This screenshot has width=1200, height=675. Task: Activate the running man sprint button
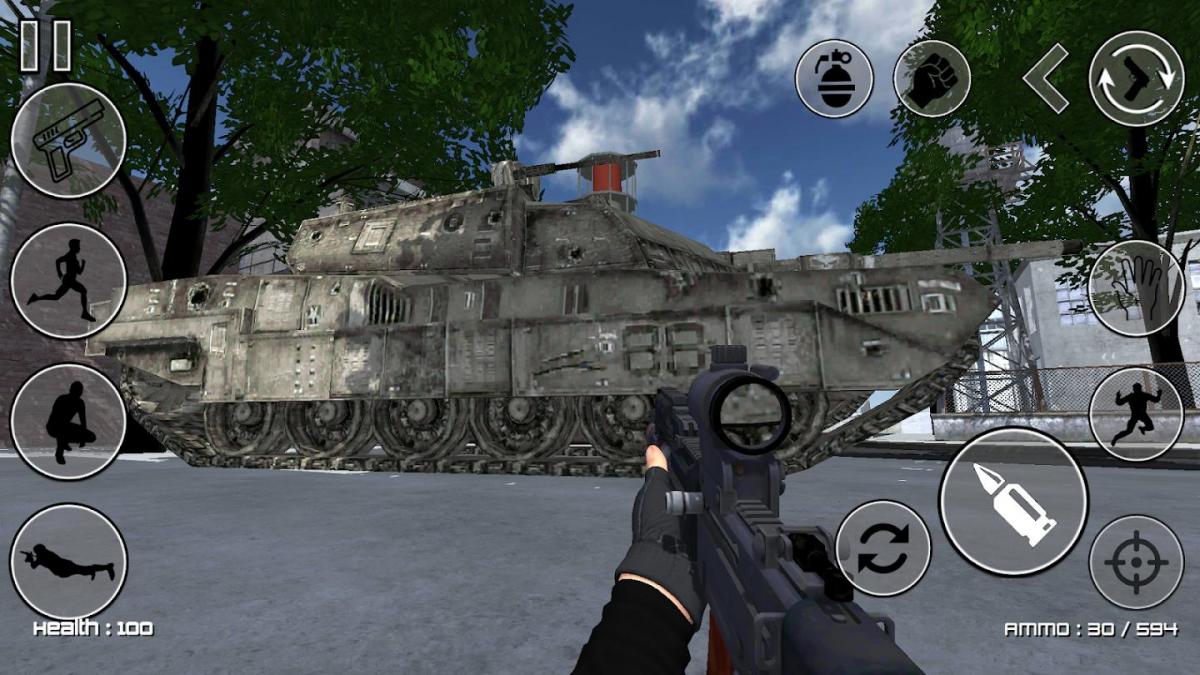pyautogui.click(x=68, y=281)
